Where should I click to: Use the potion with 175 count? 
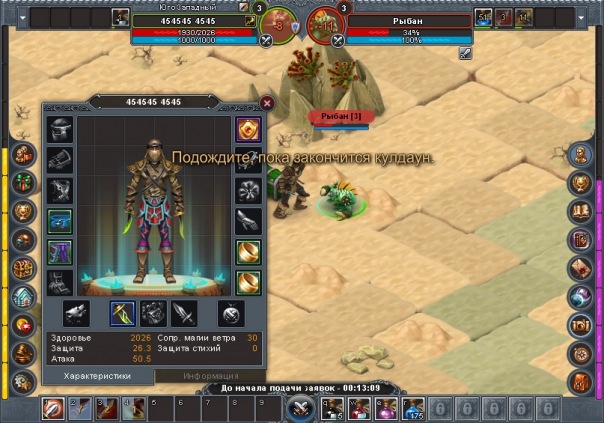(x=413, y=408)
